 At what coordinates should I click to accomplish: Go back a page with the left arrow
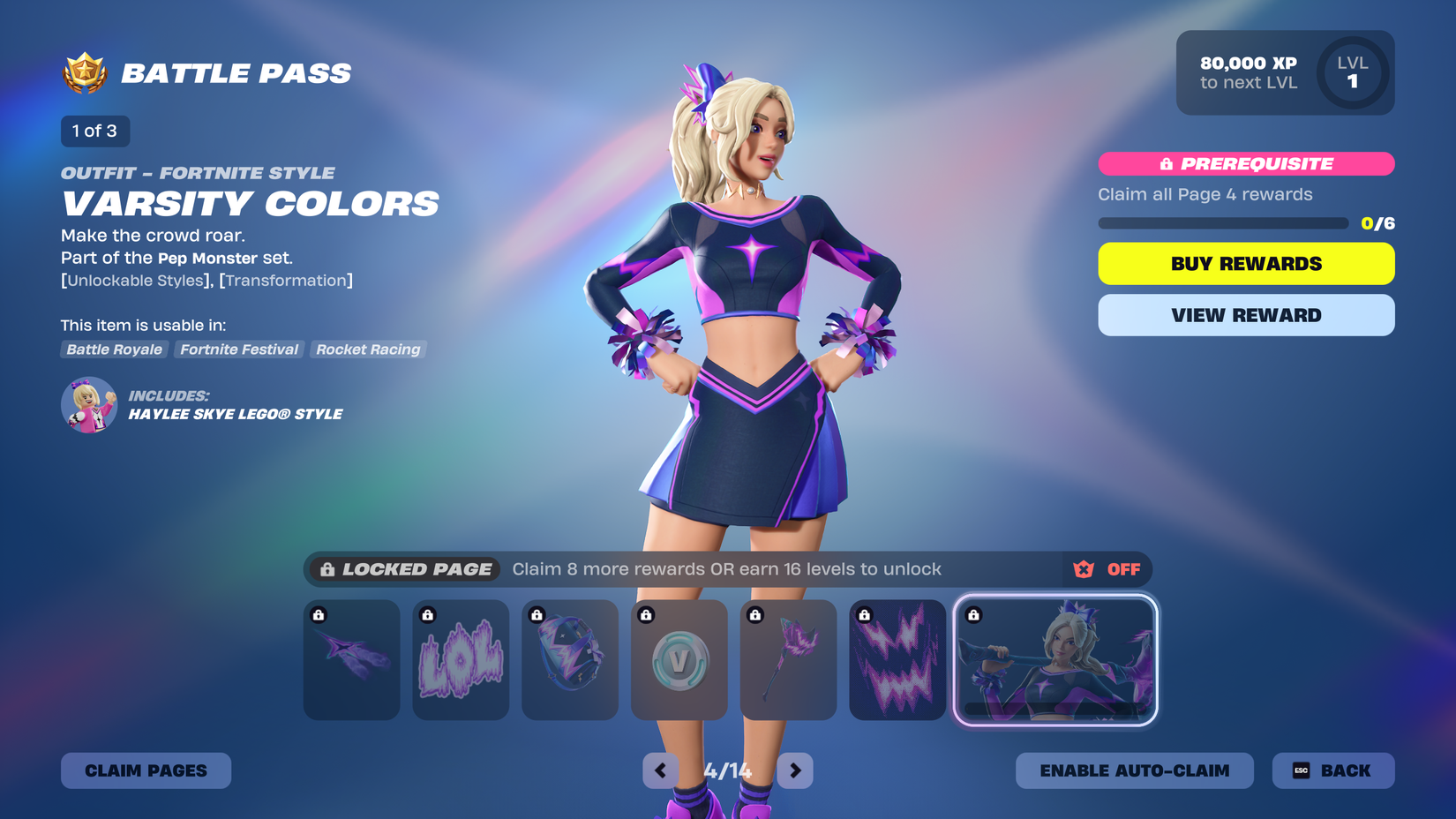click(660, 770)
